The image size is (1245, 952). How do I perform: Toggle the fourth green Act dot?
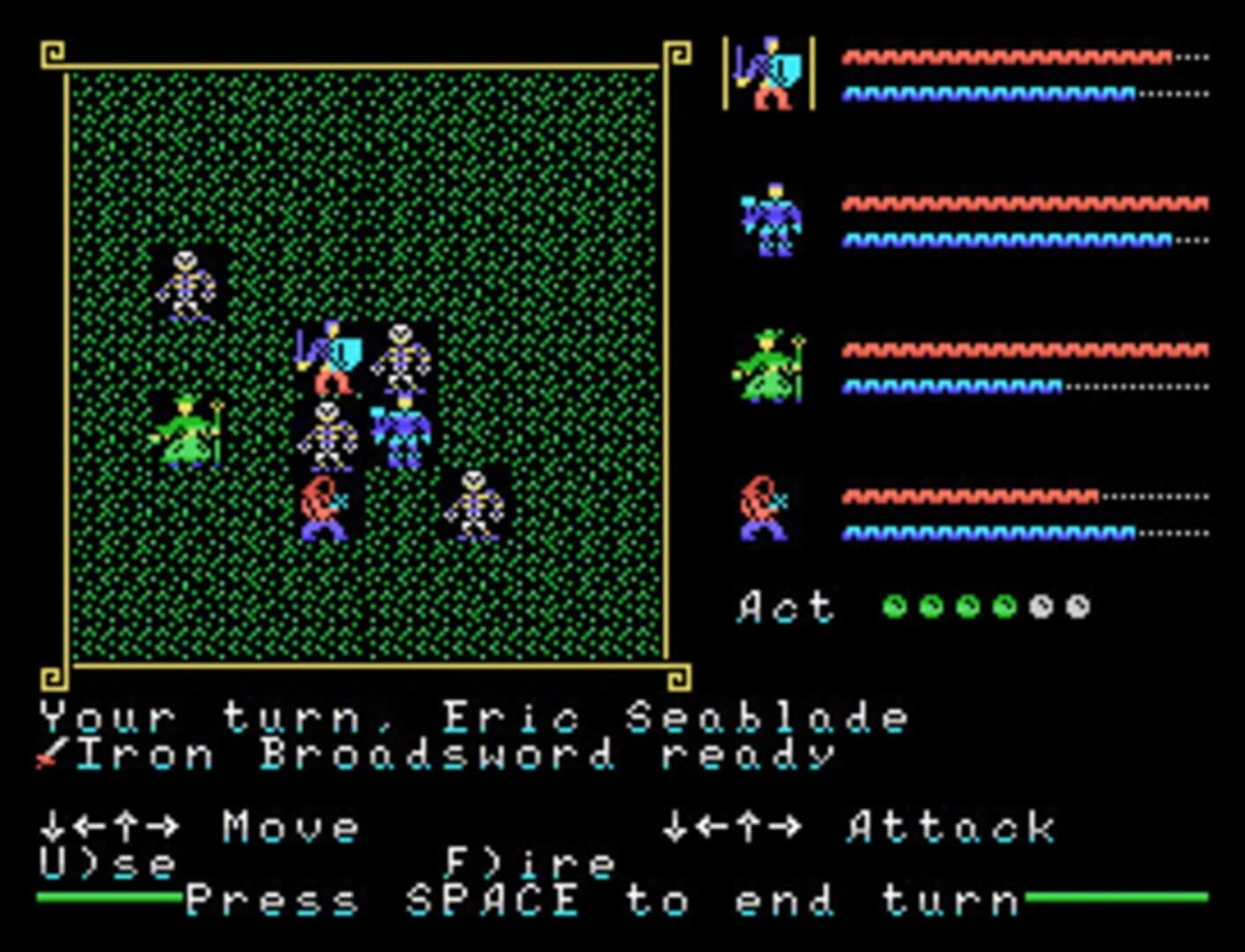click(x=1005, y=606)
